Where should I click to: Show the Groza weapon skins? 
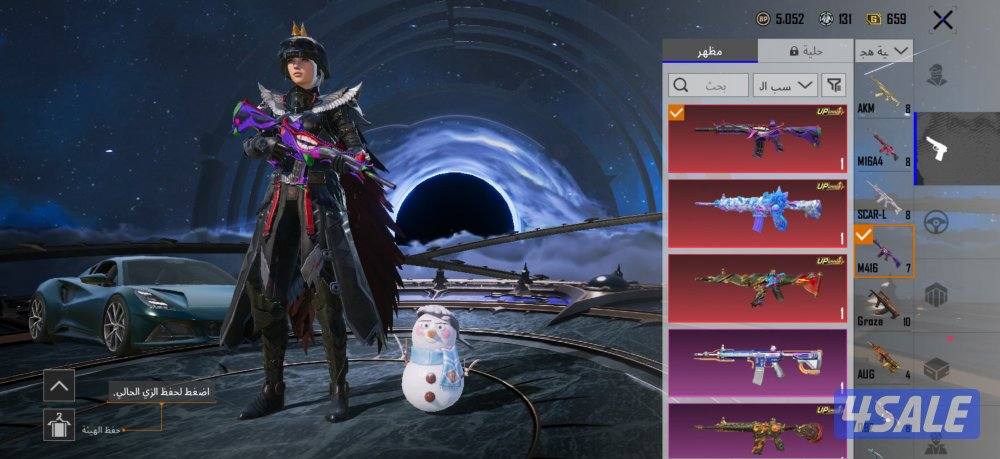coord(883,305)
